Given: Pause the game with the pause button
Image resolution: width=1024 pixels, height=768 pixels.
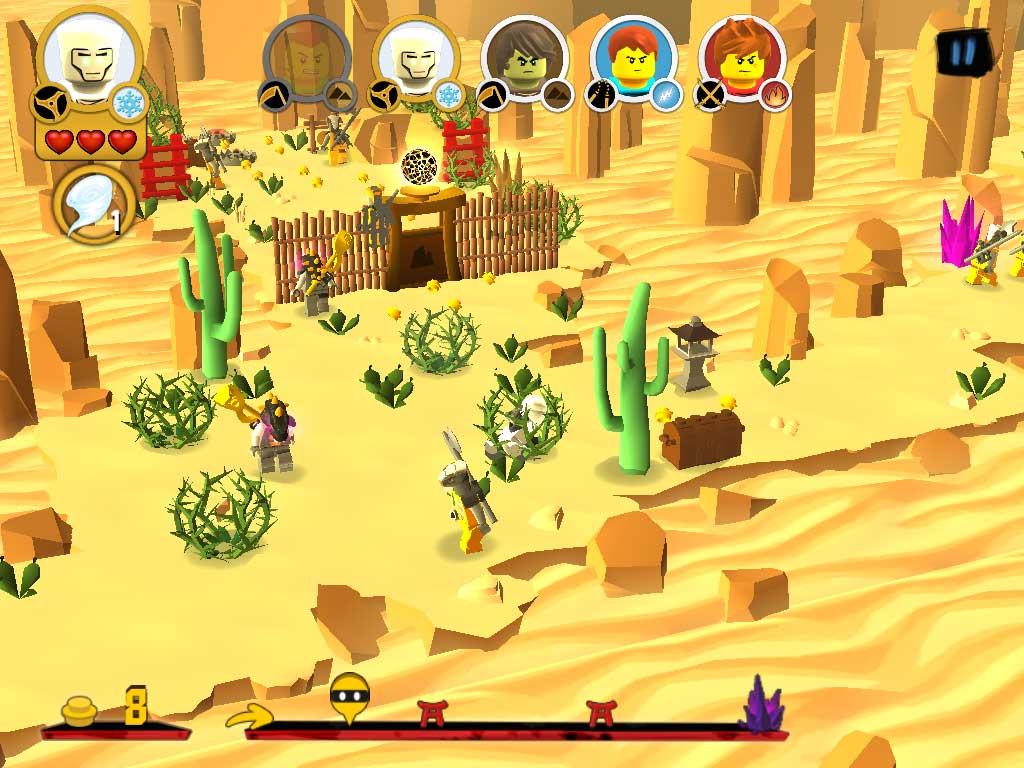Looking at the screenshot, I should (962, 52).
